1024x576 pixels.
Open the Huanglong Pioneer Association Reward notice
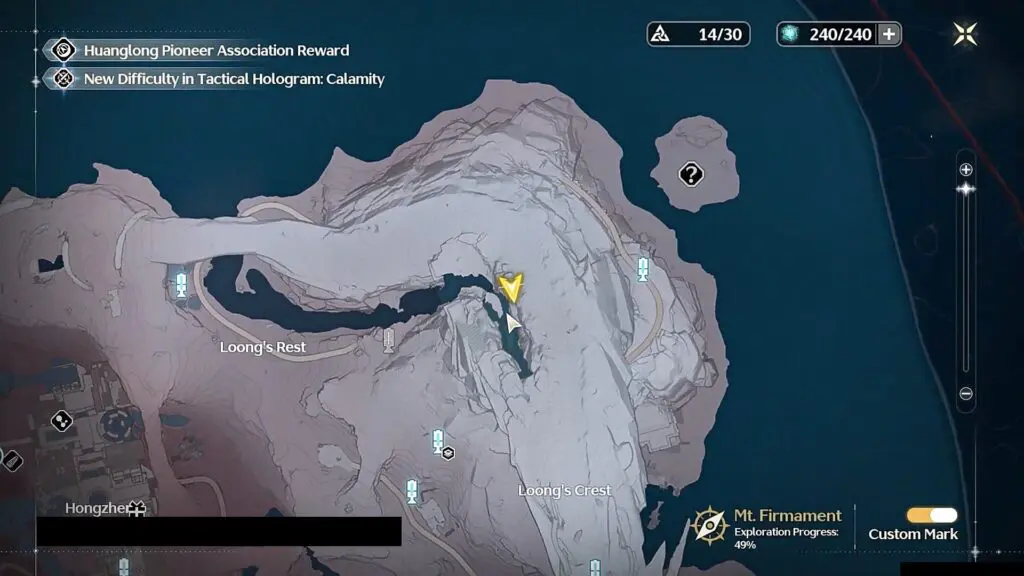pos(216,50)
